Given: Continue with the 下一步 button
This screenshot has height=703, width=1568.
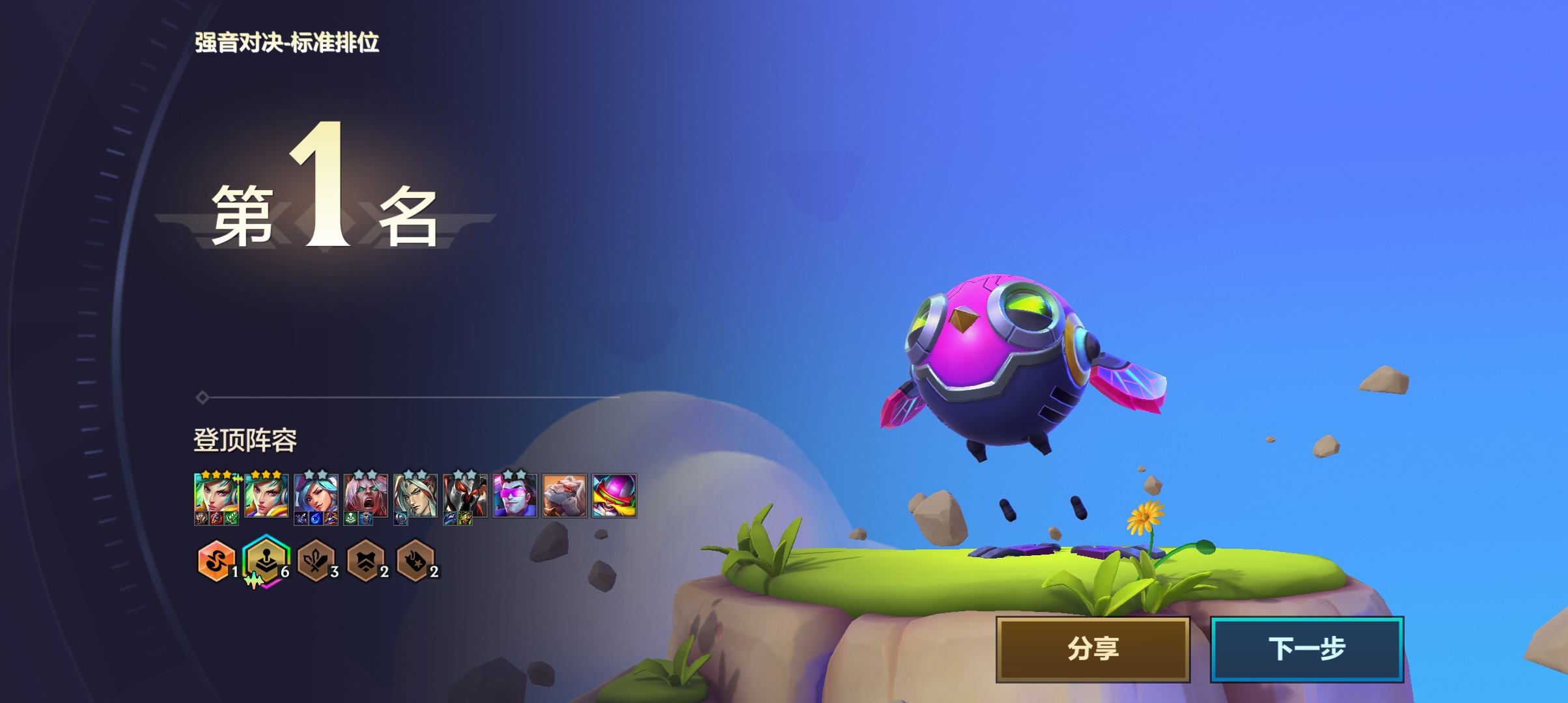Looking at the screenshot, I should click(x=1306, y=649).
